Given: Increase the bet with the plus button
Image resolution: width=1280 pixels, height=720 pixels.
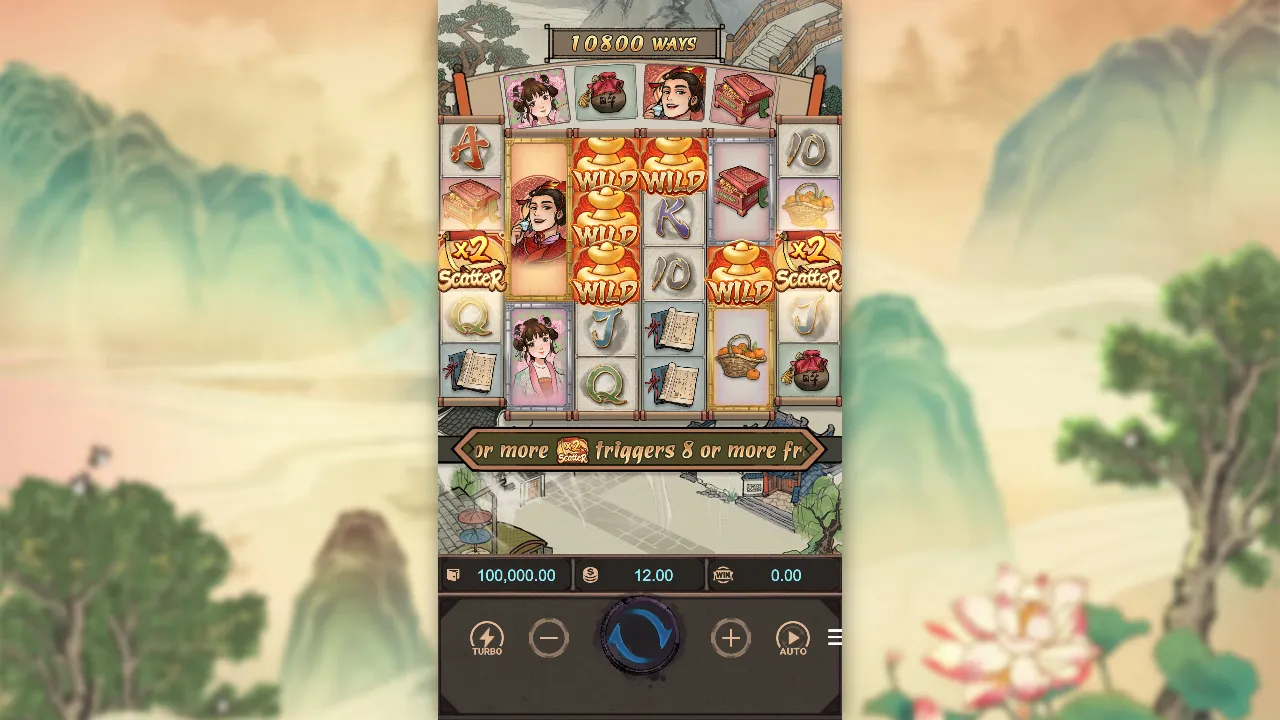Looking at the screenshot, I should pyautogui.click(x=731, y=637).
